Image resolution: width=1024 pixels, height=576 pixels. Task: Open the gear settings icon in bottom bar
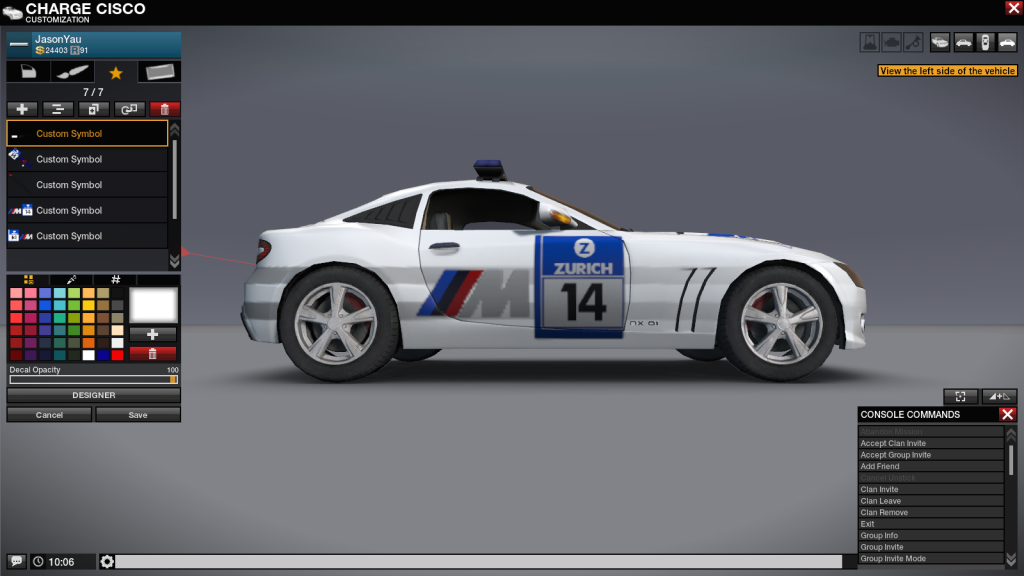pos(107,562)
